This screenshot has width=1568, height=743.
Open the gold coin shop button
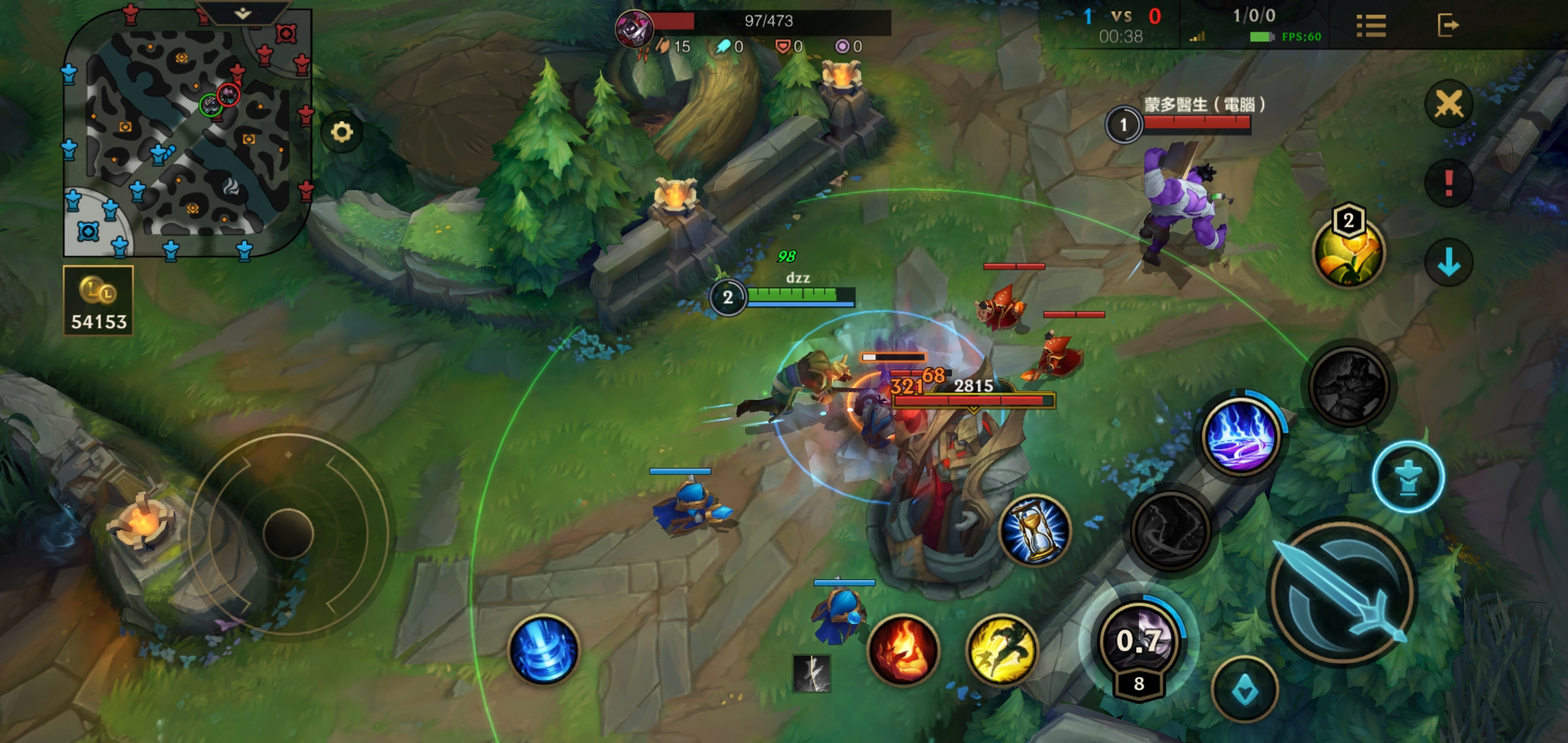tap(98, 301)
